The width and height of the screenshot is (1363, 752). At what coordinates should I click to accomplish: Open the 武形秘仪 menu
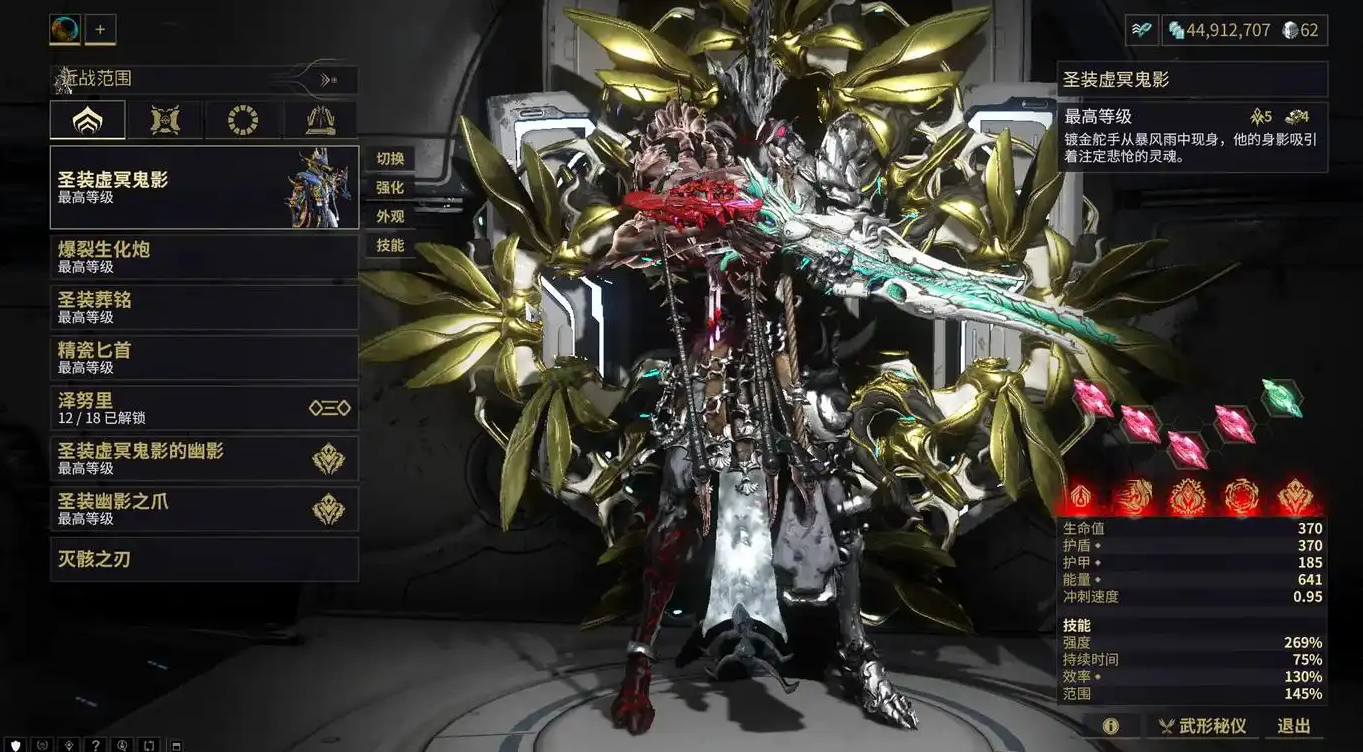(x=1202, y=726)
